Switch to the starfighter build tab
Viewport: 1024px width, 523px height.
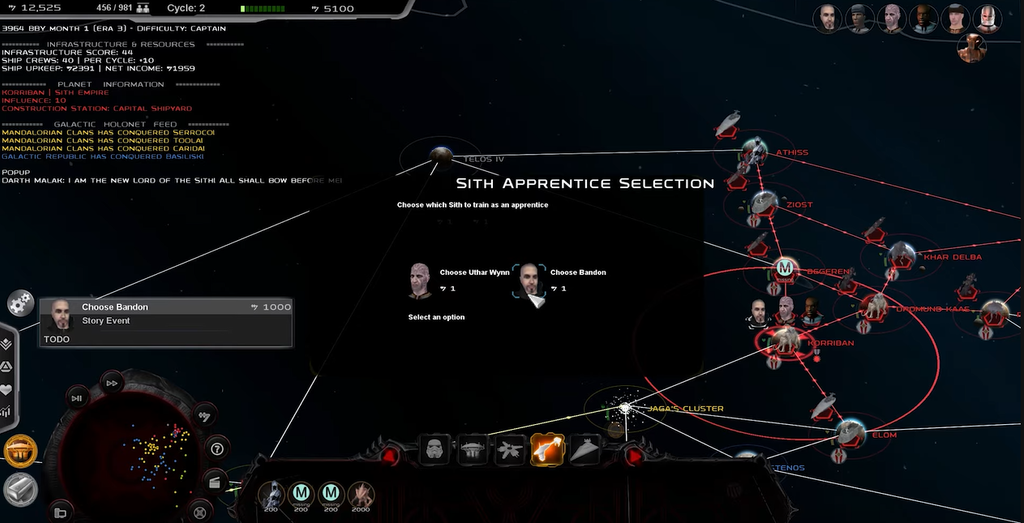coord(510,451)
